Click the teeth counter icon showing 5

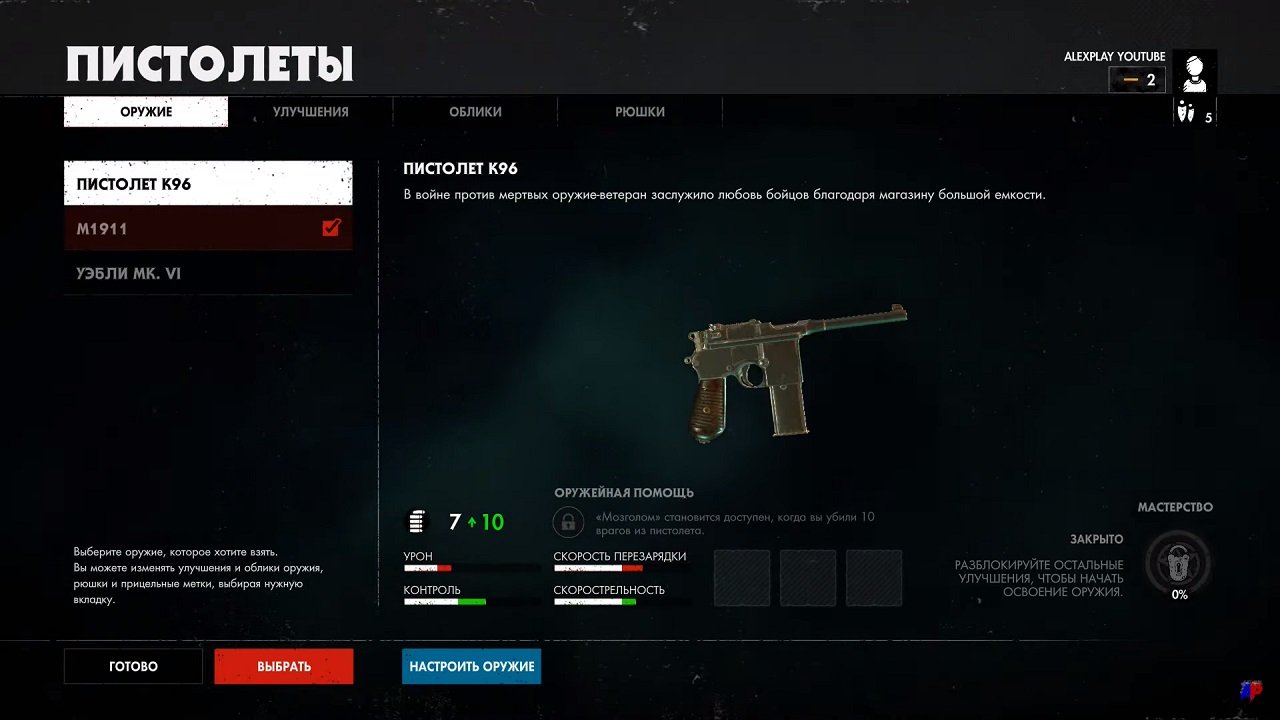click(1186, 113)
